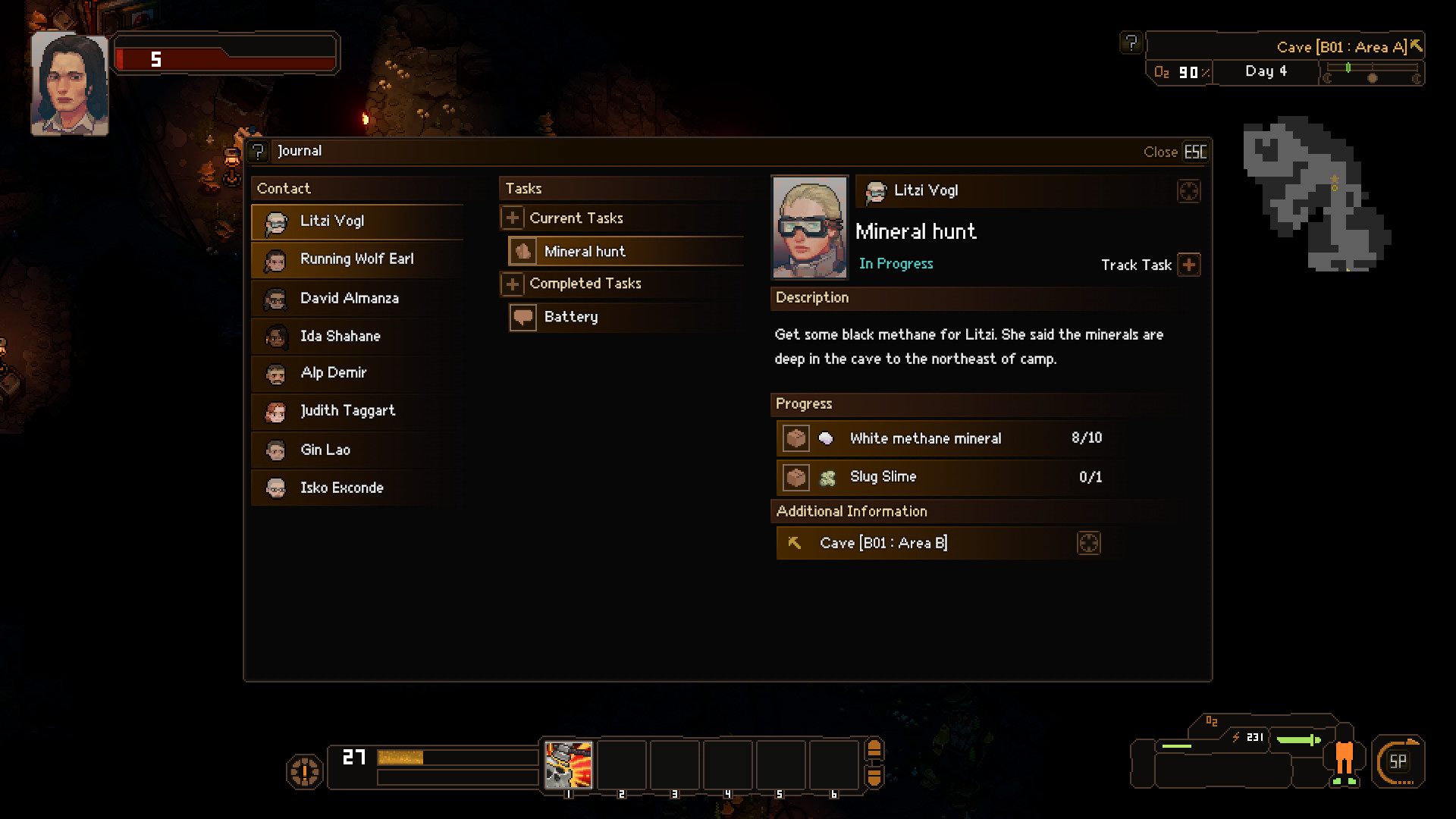Viewport: 1456px width, 819px height.
Task: Expand the Additional Information section
Action: coord(852,511)
